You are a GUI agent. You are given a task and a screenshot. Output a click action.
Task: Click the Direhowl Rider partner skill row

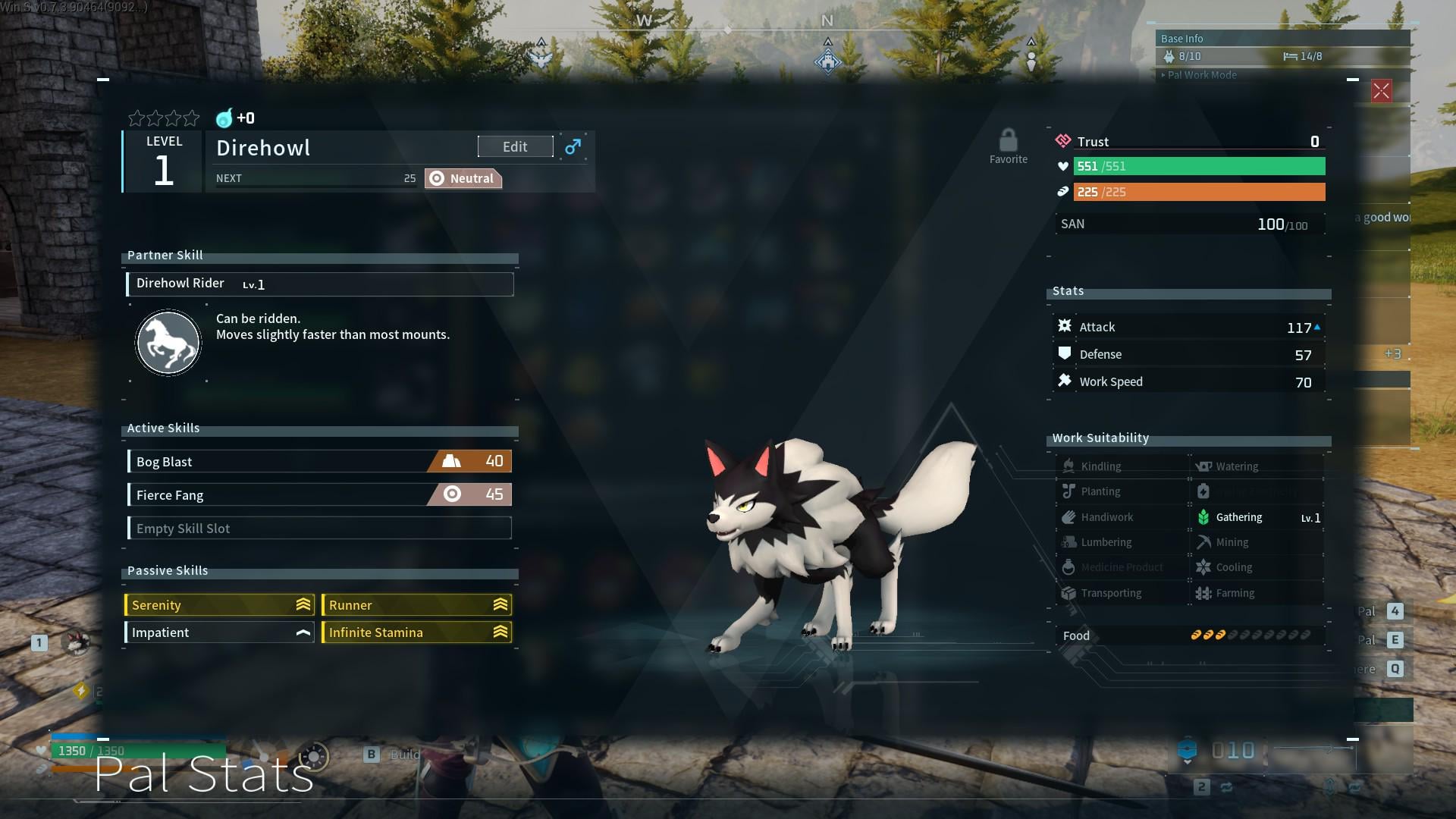tap(319, 284)
